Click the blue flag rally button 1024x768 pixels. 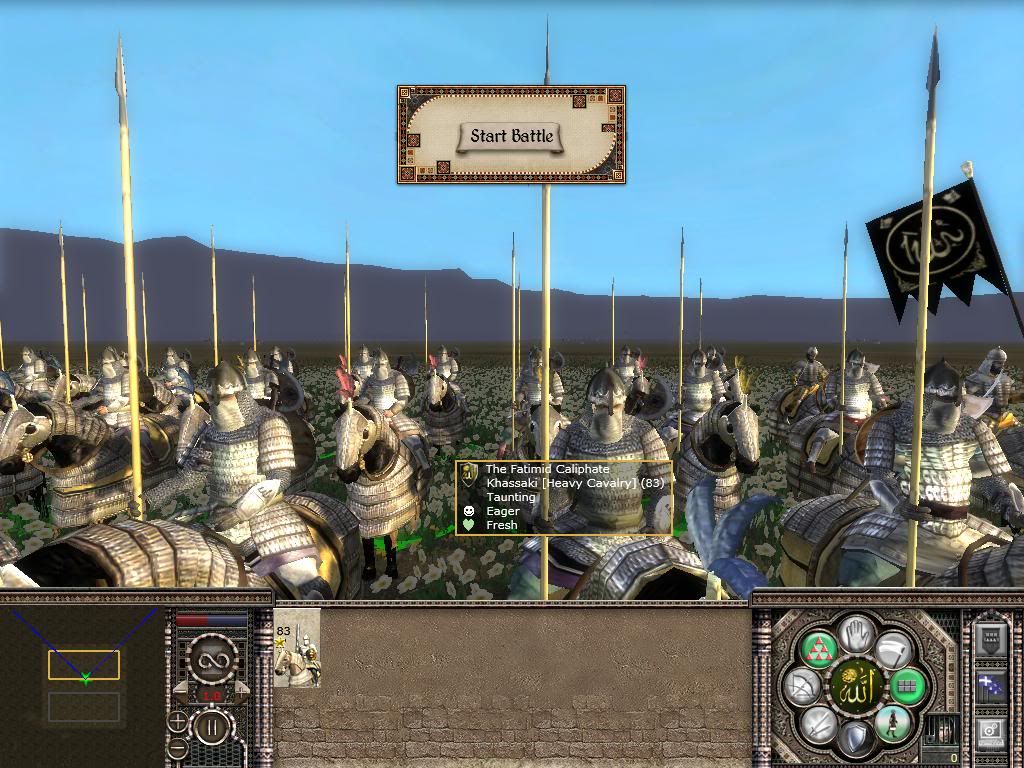pos(991,686)
